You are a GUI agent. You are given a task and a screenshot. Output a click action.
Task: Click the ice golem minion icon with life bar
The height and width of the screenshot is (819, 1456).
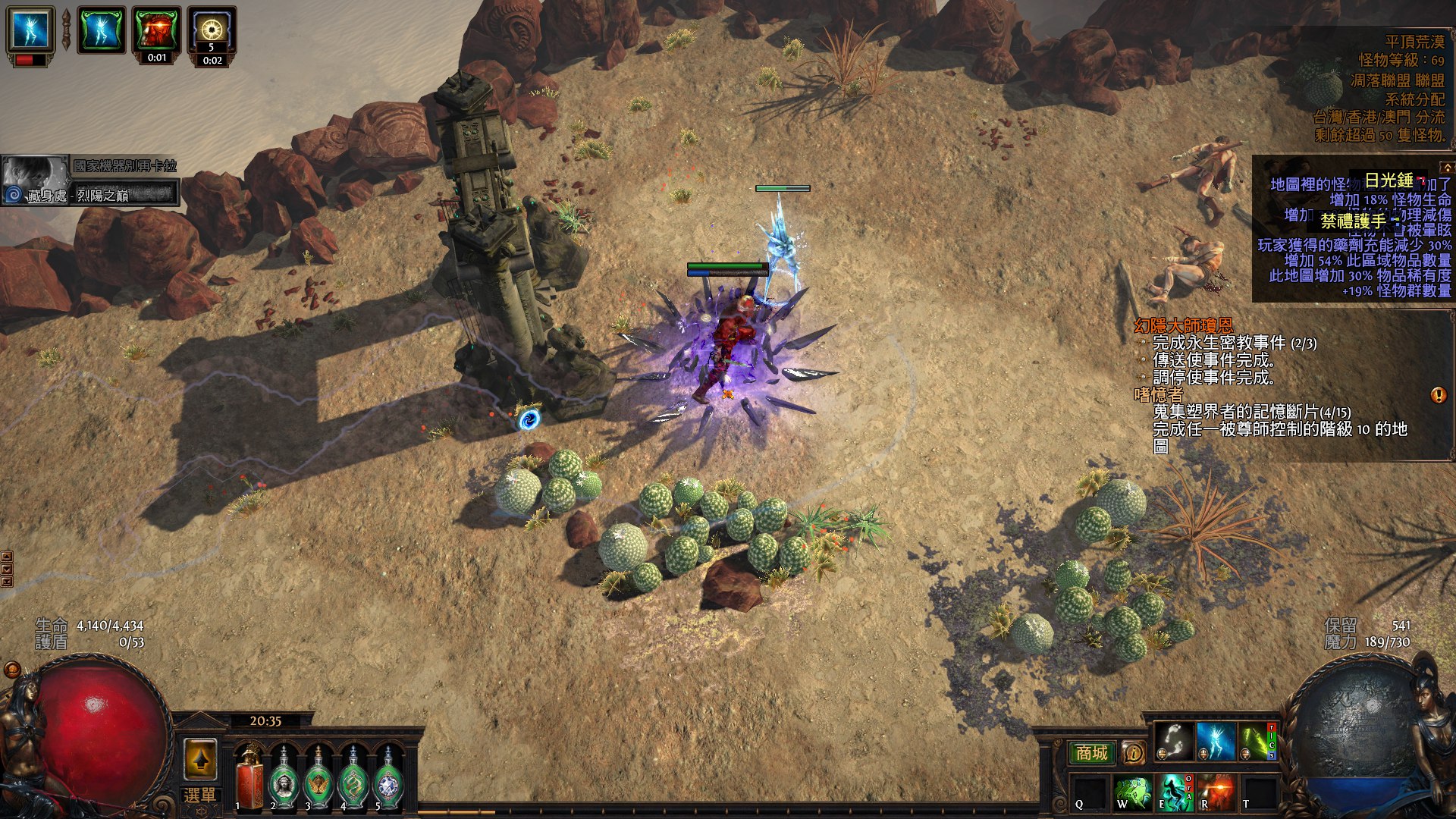pos(31,32)
